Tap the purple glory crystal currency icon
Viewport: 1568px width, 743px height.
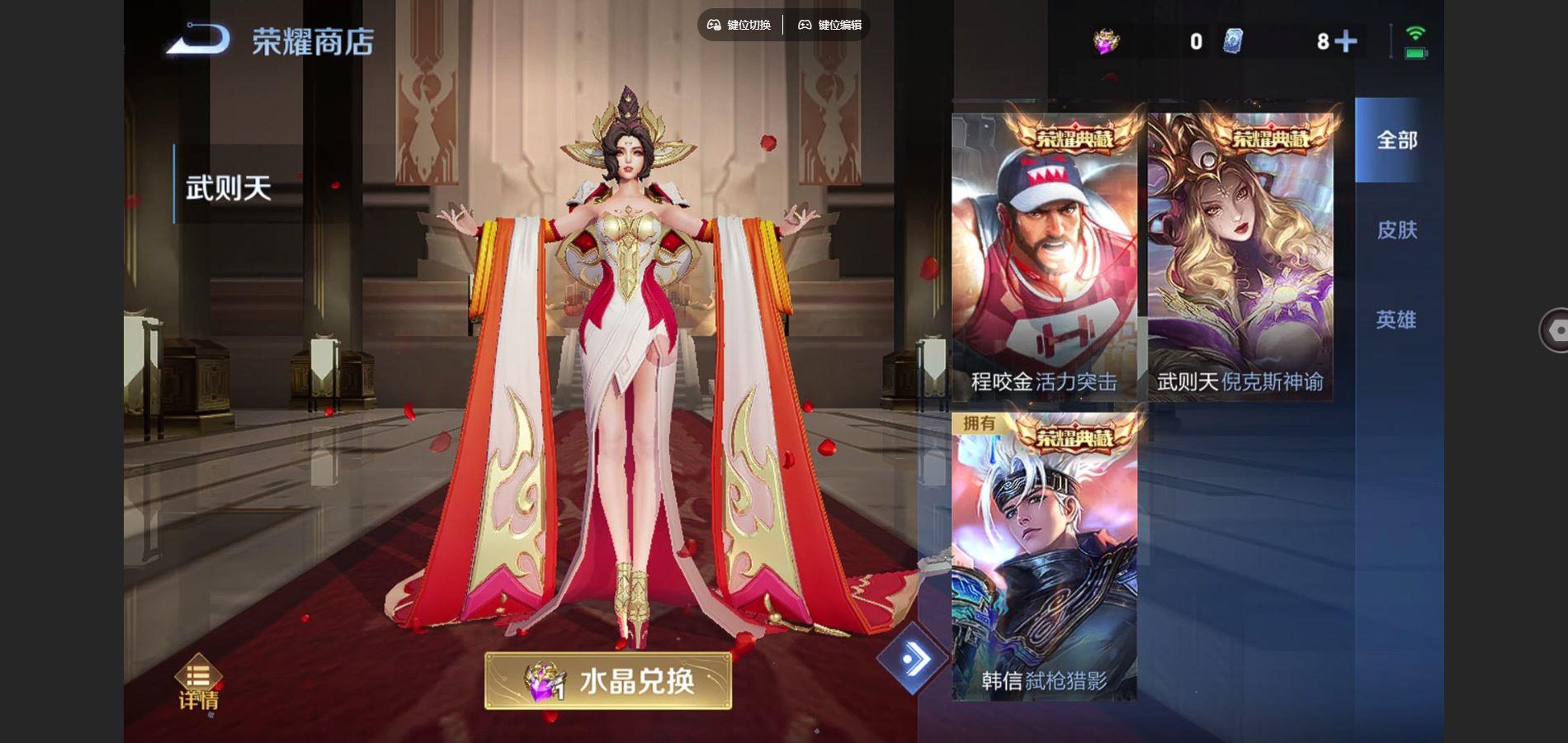pos(1106,41)
